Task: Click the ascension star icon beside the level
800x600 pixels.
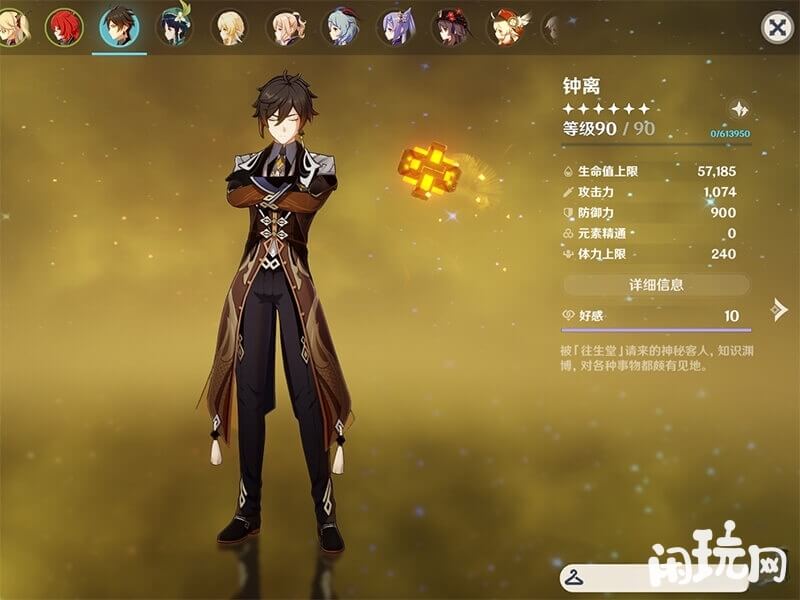Action: pyautogui.click(x=739, y=110)
